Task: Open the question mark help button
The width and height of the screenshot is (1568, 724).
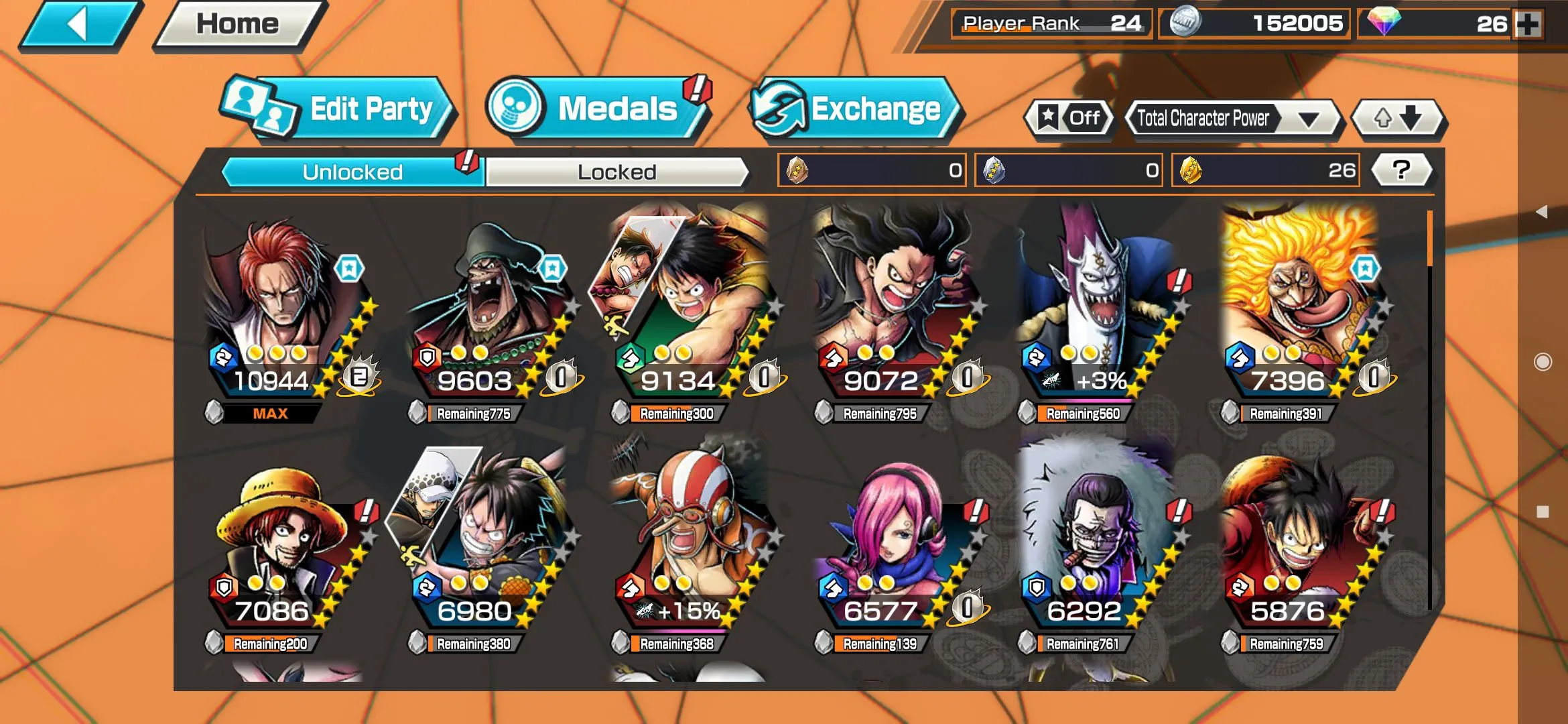Action: click(x=1401, y=170)
